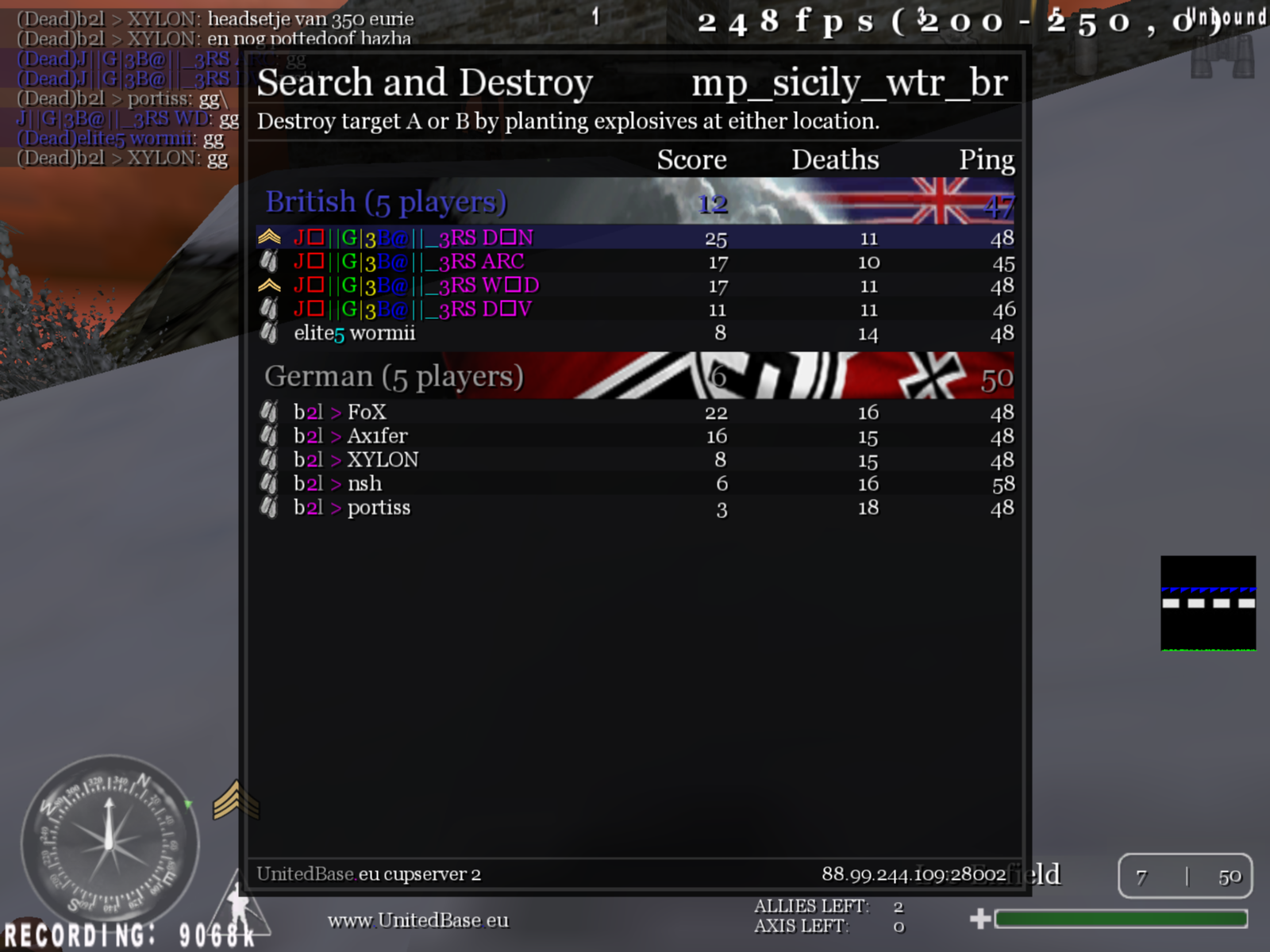
Task: Collapse the German (5 players) team section
Action: click(x=395, y=376)
